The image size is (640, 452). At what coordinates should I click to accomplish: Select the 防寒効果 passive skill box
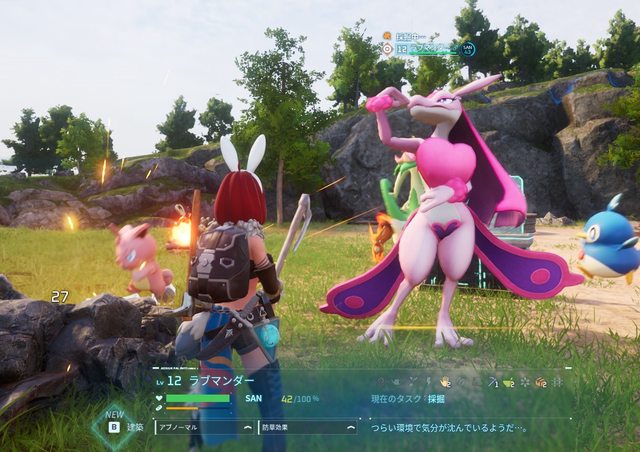pyautogui.click(x=306, y=427)
